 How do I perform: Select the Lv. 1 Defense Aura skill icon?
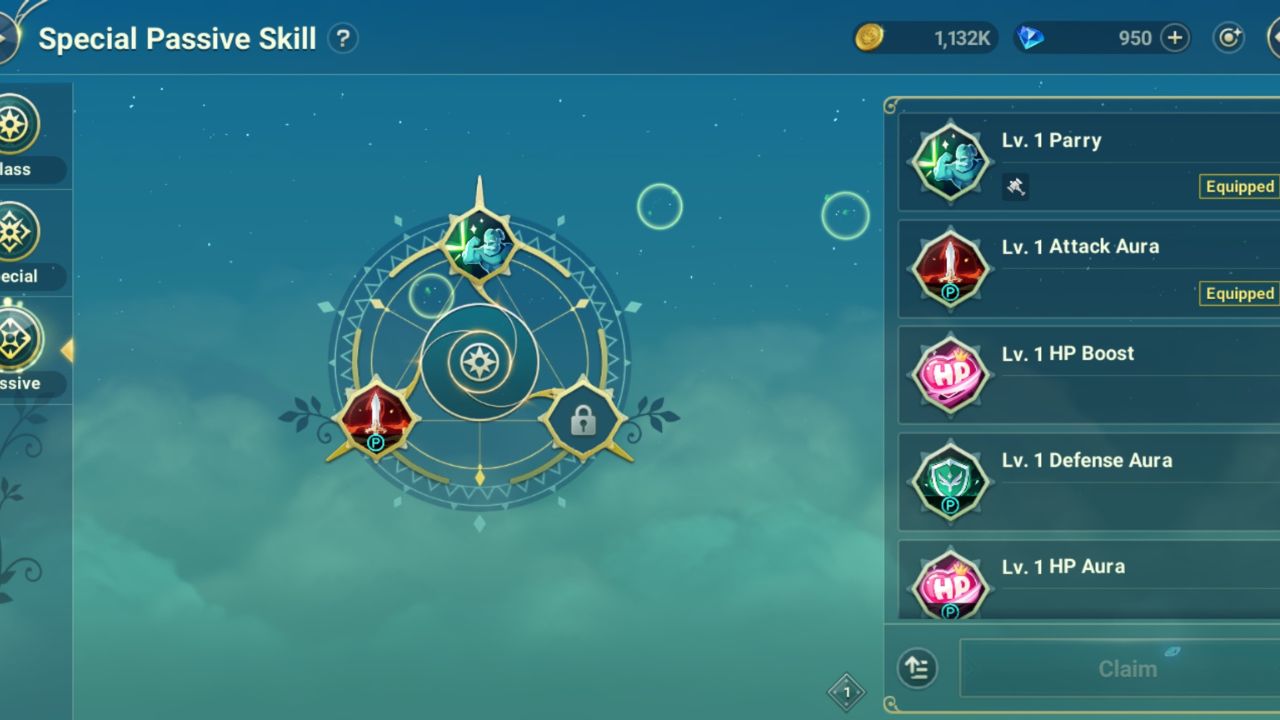[x=950, y=481]
